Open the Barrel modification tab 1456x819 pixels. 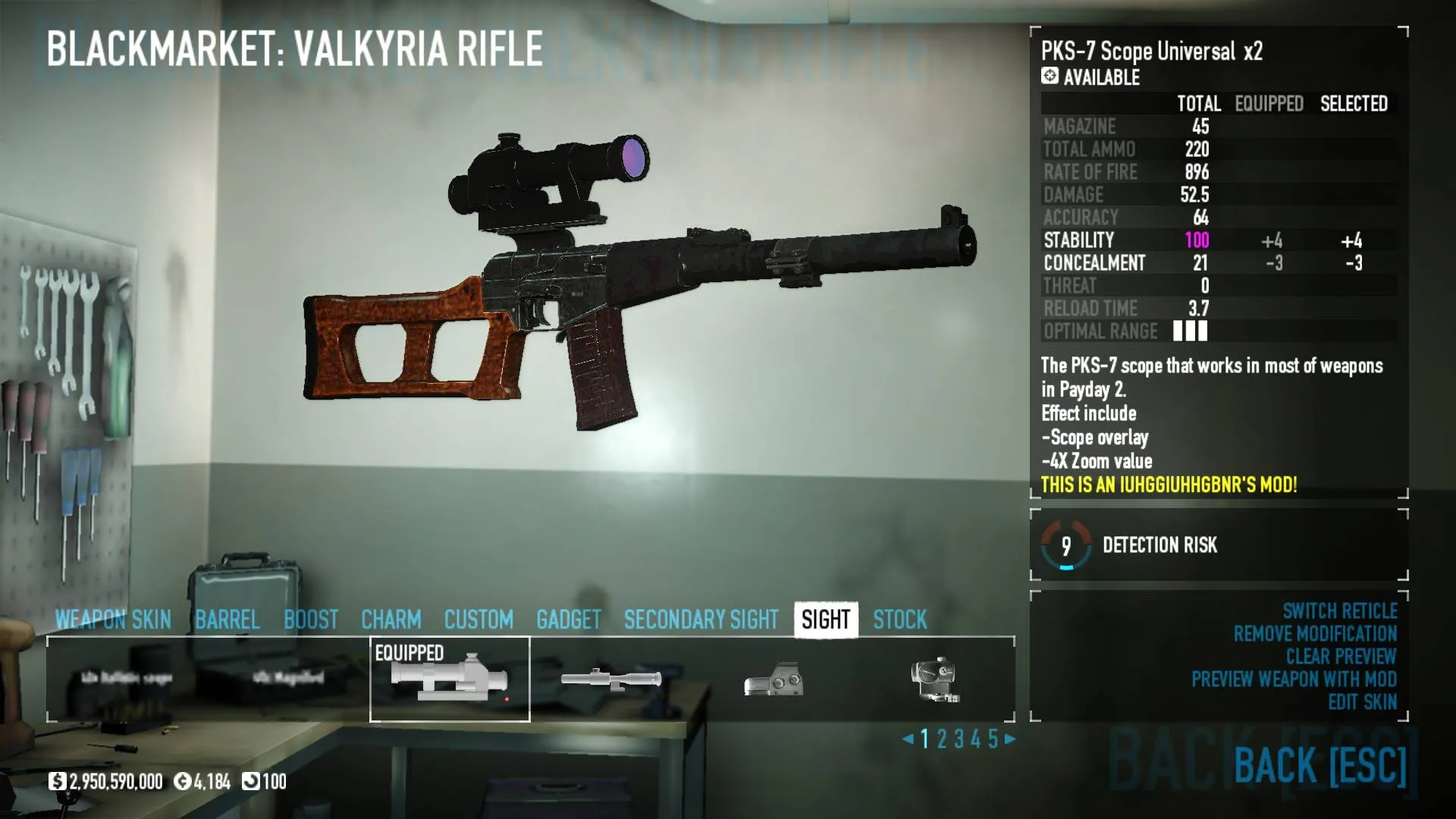point(227,620)
